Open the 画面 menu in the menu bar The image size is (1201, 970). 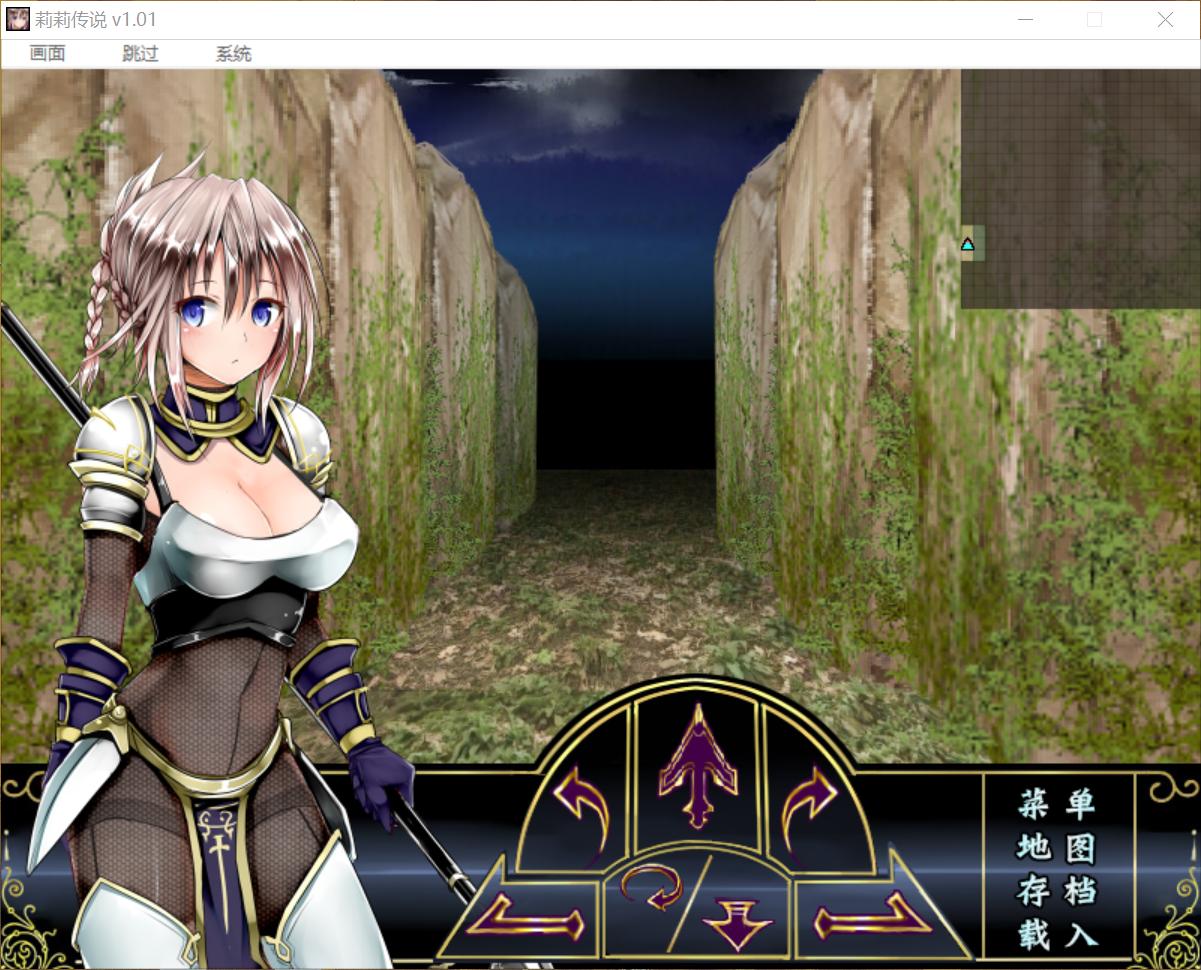[47, 54]
